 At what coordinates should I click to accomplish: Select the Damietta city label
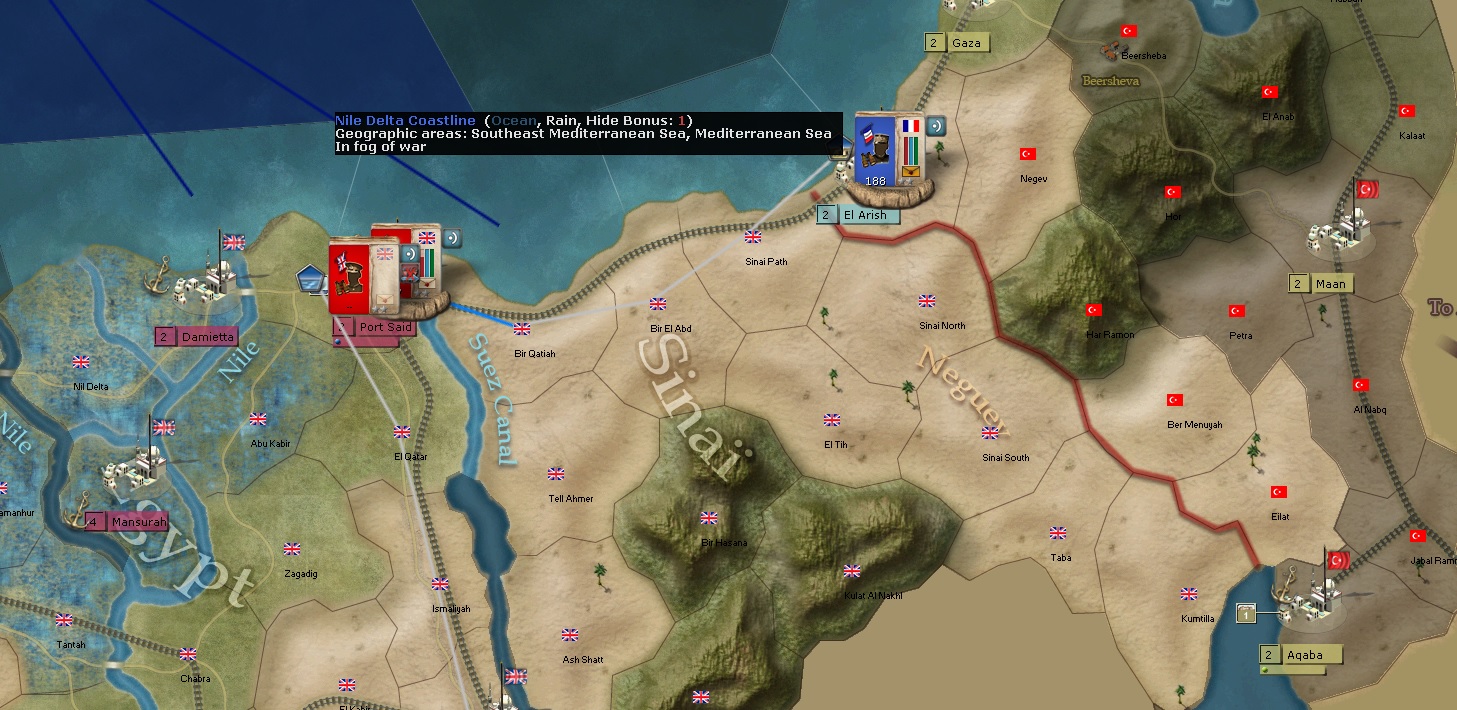coord(207,337)
